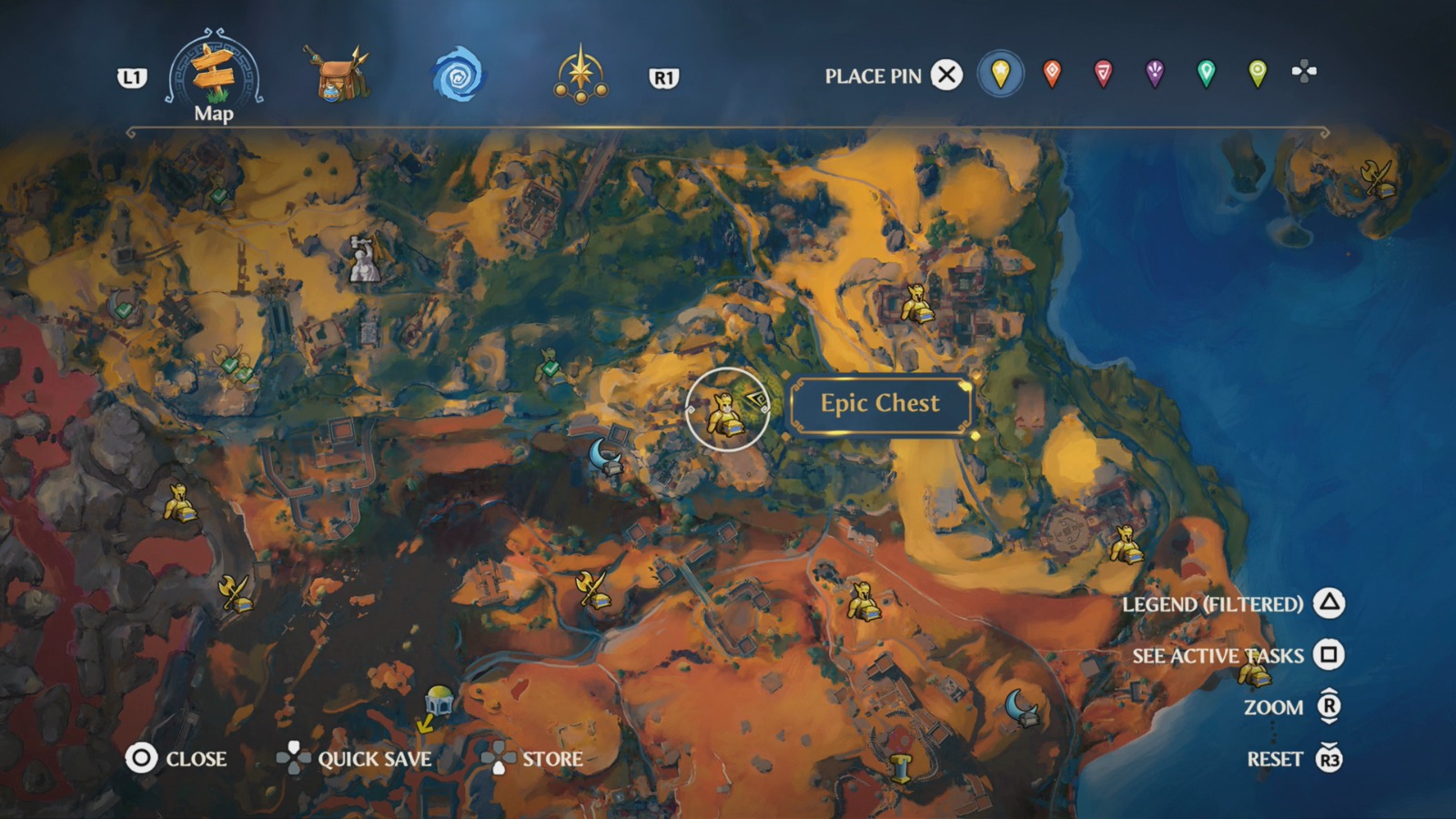This screenshot has width=1456, height=819.
Task: Select the orange diamond pin marker
Action: (x=1051, y=76)
